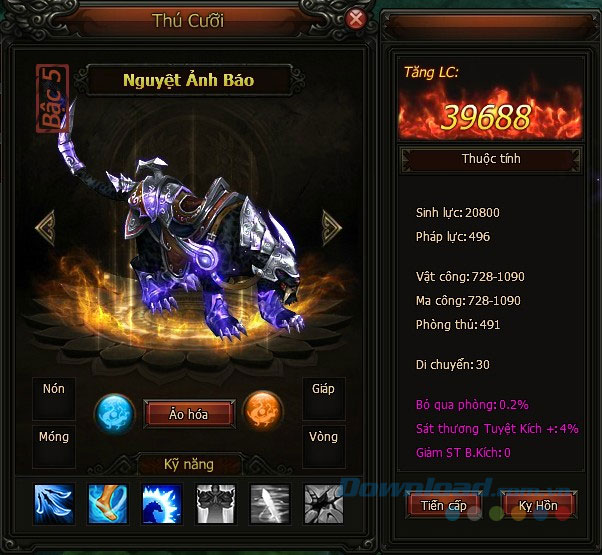This screenshot has height=555, width=602.
Task: Select the blue roaring beast skill
Action: 162,504
